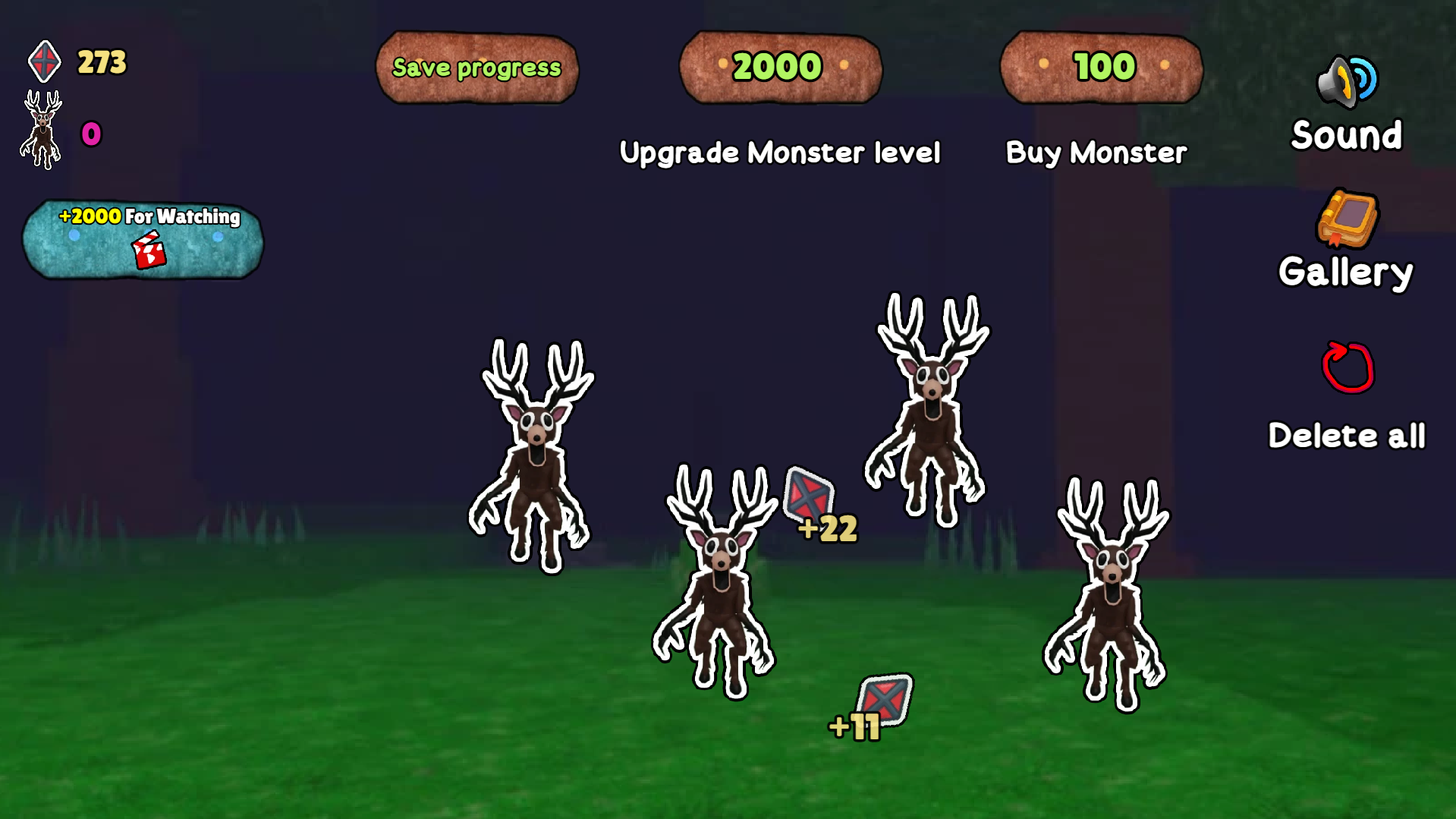Buy a monster for 100 crystals

[1099, 68]
